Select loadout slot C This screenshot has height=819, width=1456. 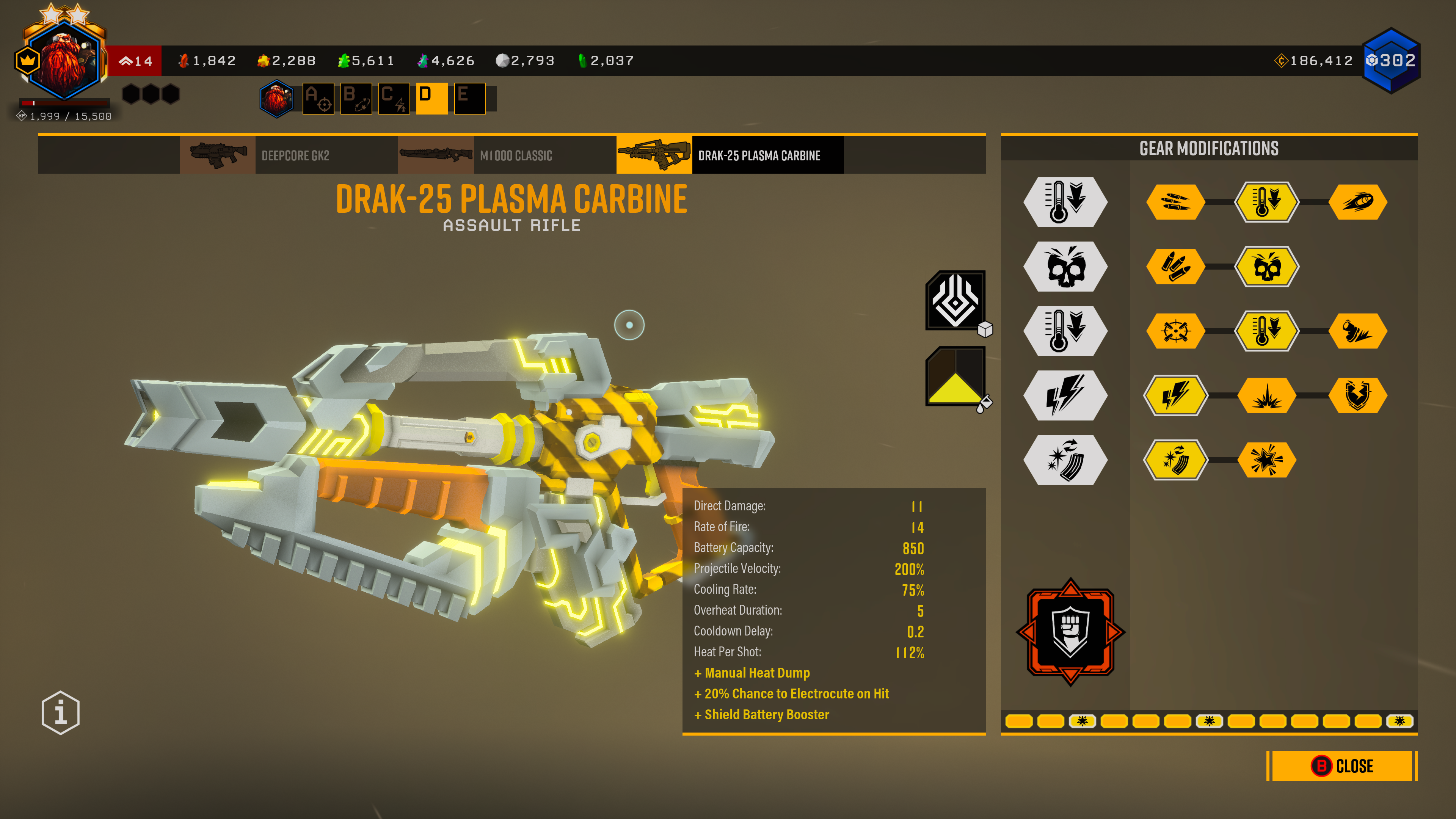tap(394, 98)
